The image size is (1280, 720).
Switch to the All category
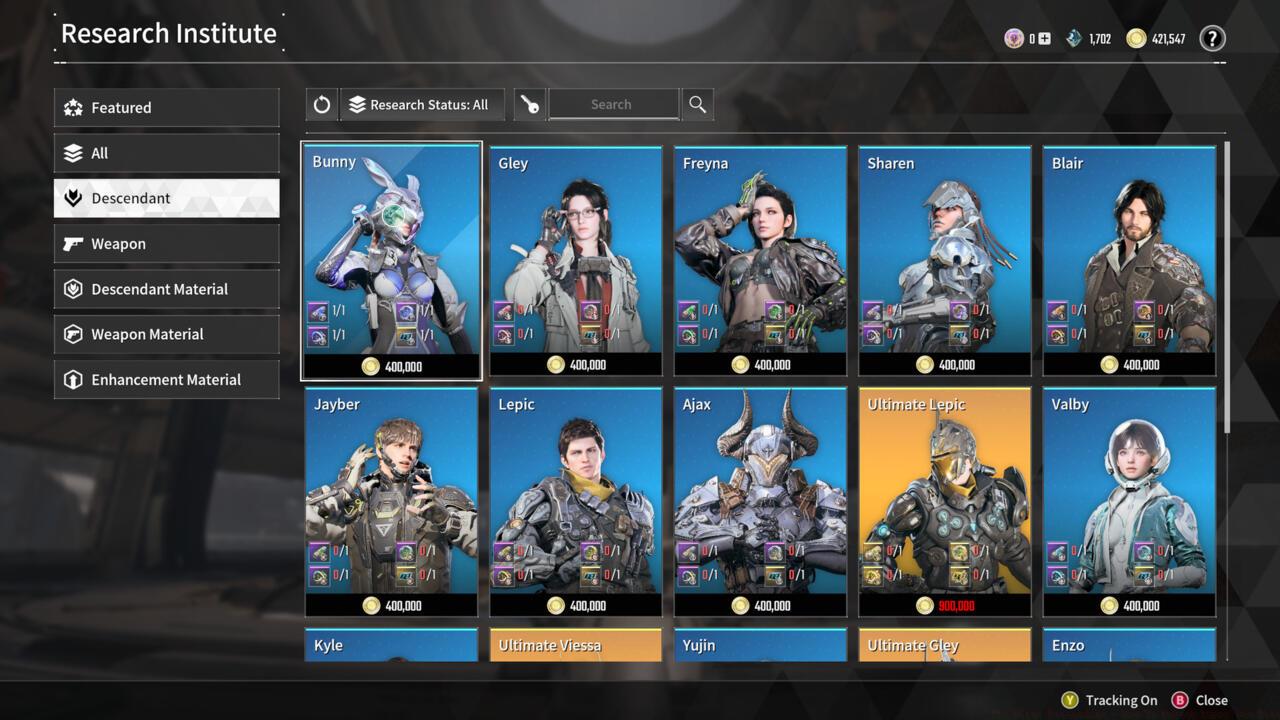[x=166, y=153]
